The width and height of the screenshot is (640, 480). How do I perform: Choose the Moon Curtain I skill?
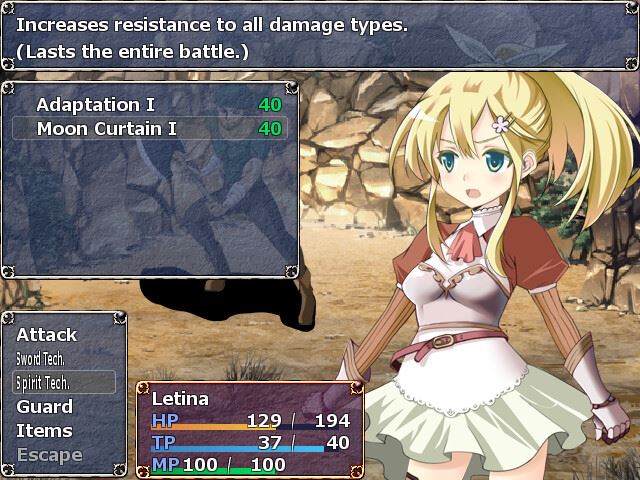coord(149,128)
